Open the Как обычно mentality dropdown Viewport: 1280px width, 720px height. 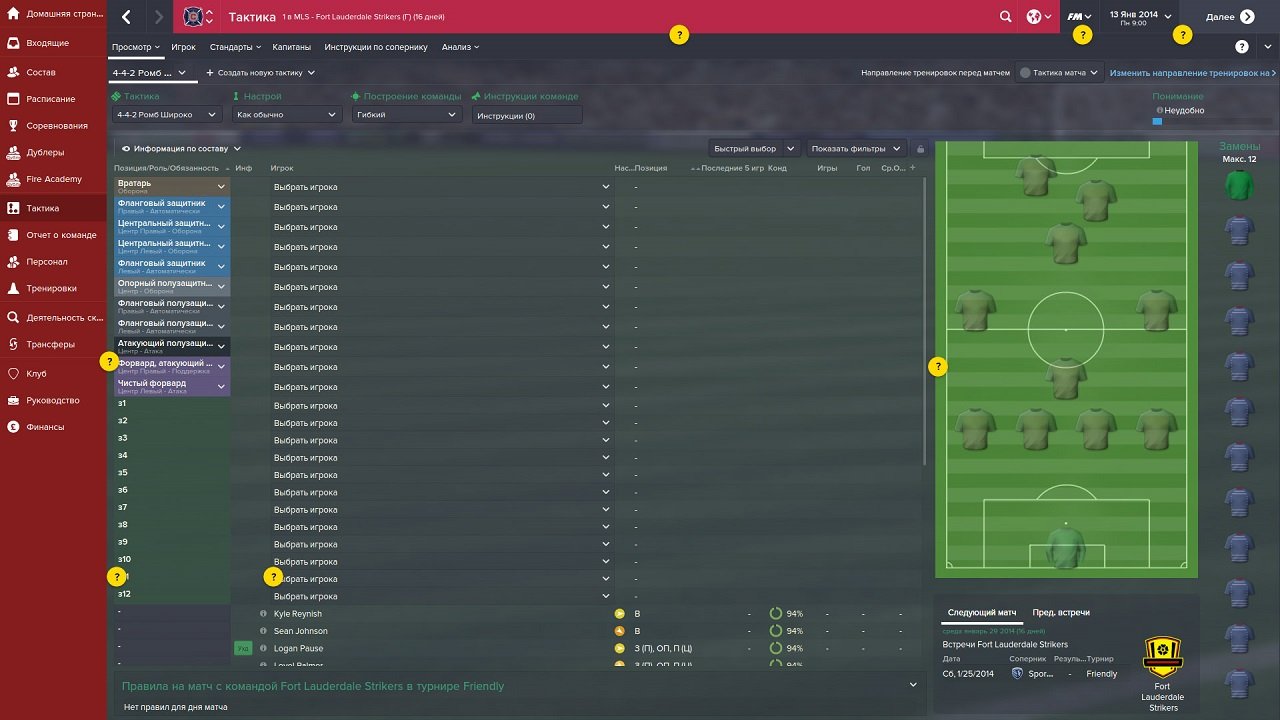point(287,114)
